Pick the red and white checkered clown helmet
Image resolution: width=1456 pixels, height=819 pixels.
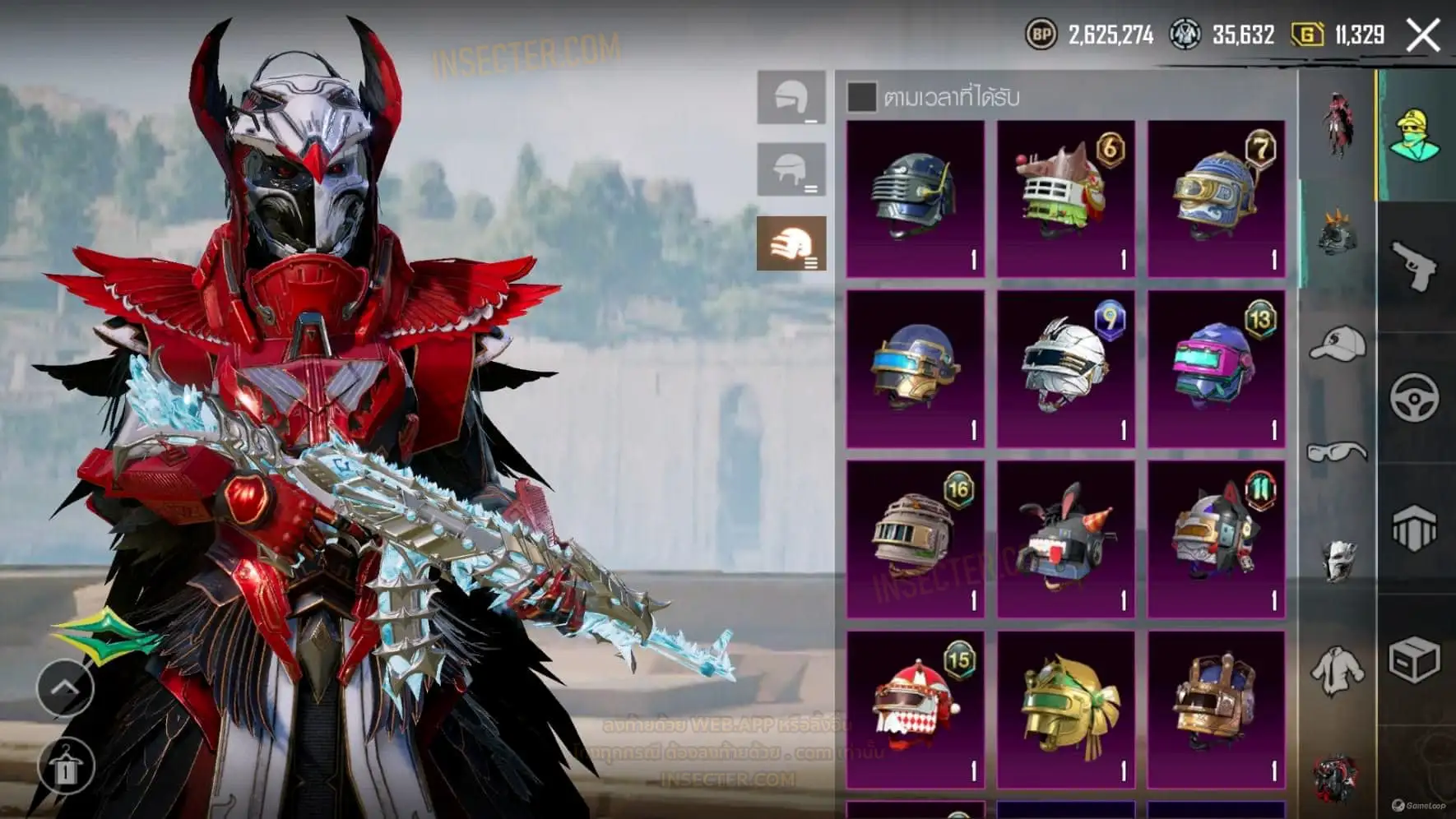coord(915,709)
